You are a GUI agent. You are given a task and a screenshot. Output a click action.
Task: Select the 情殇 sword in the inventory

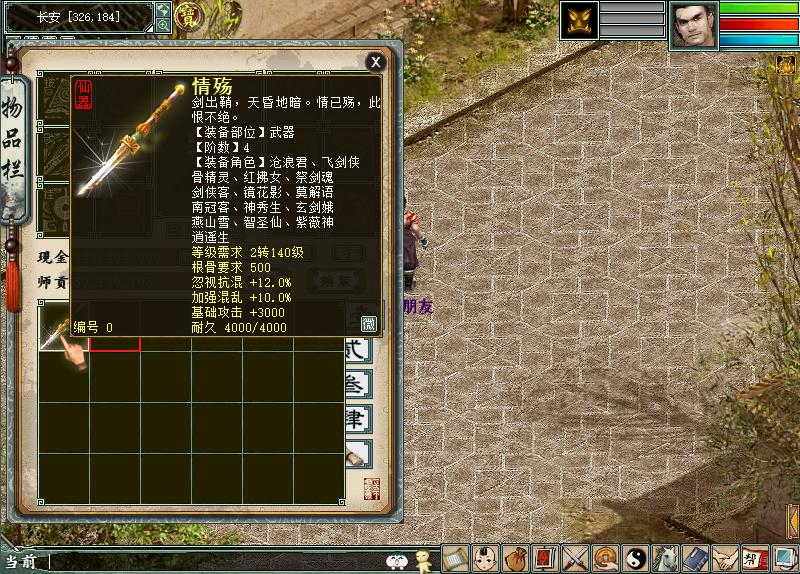pyautogui.click(x=62, y=328)
